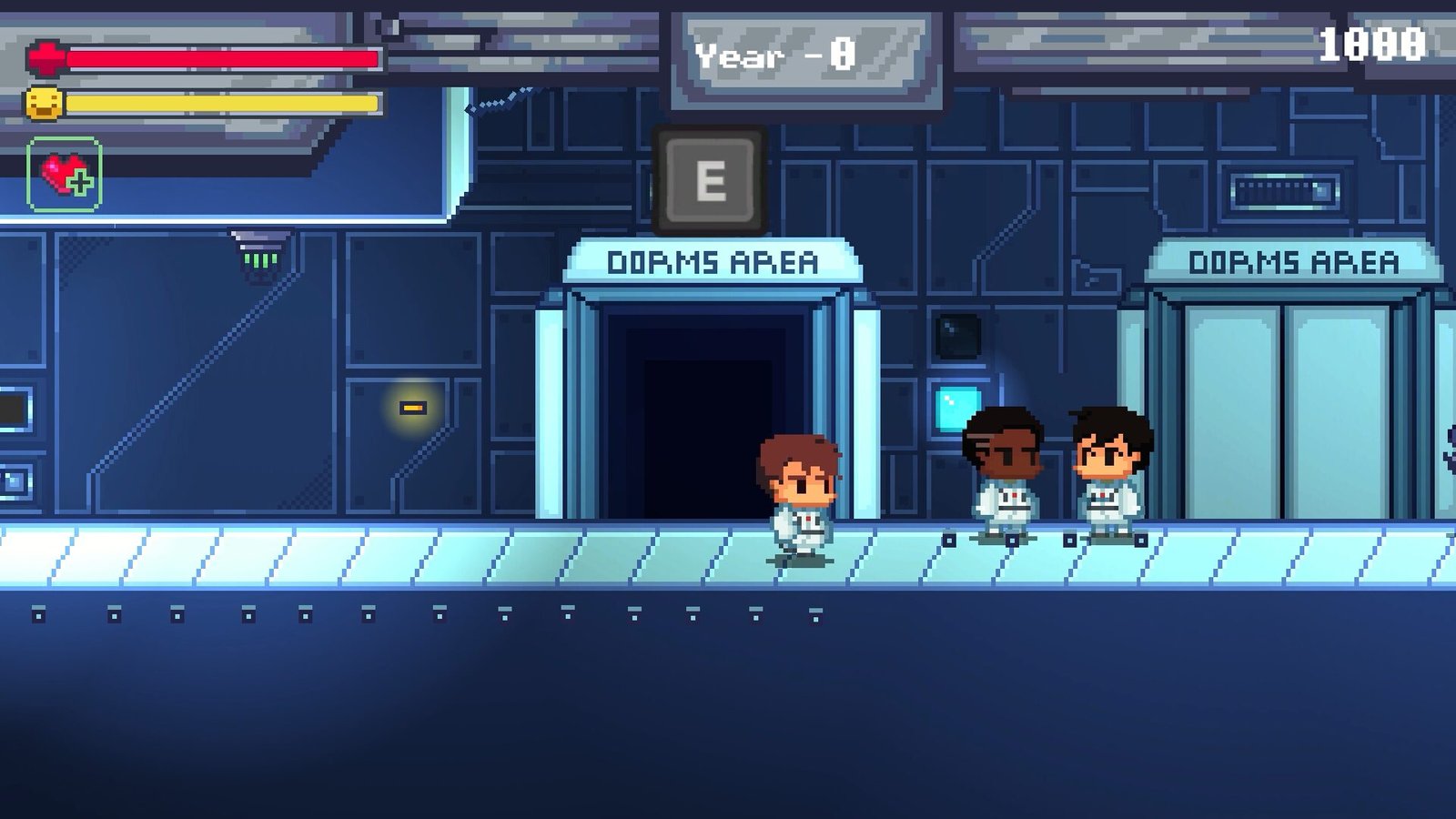Click the yellow smiley happiness icon
This screenshot has width=1456, height=819.
point(43,103)
